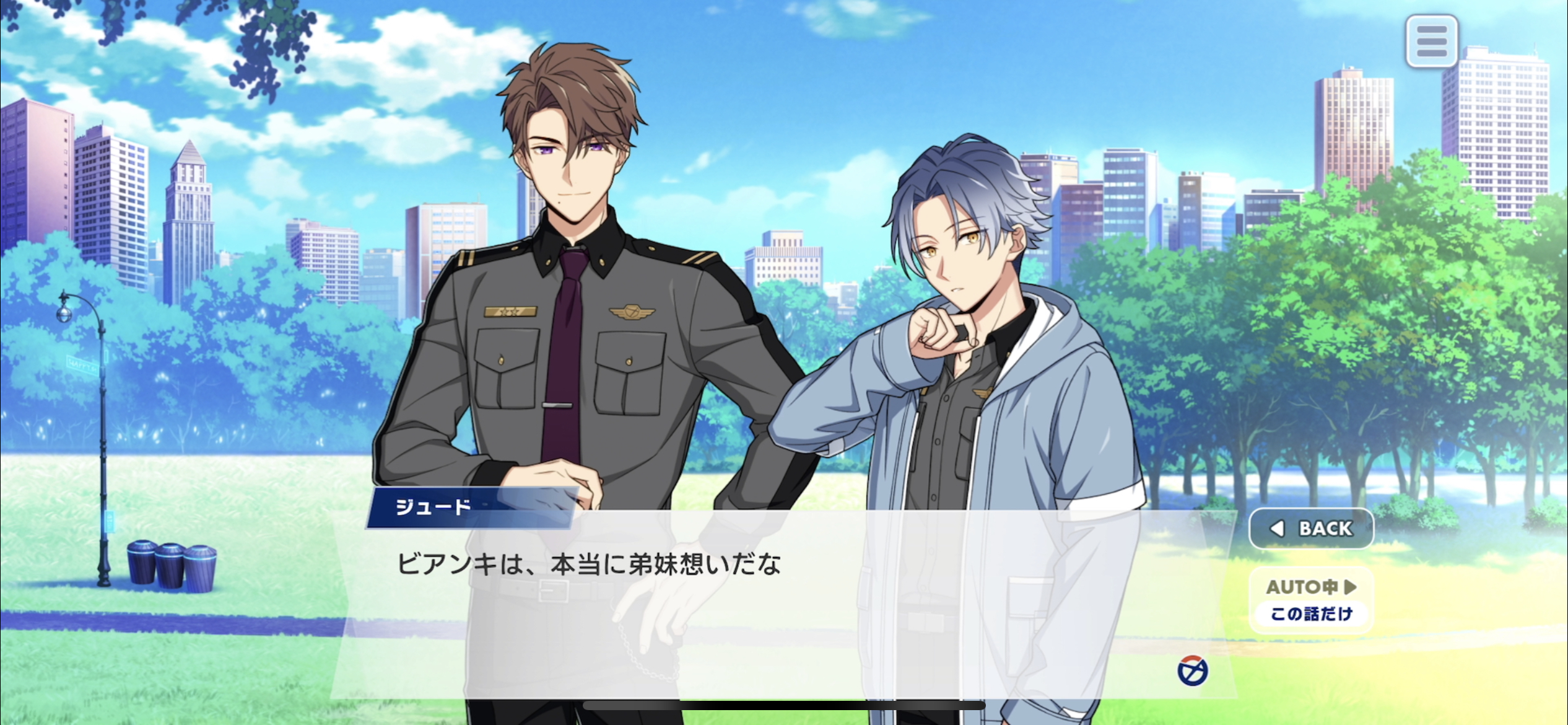Go back with the BACK button
Screen dimensions: 1568x725
1311,529
